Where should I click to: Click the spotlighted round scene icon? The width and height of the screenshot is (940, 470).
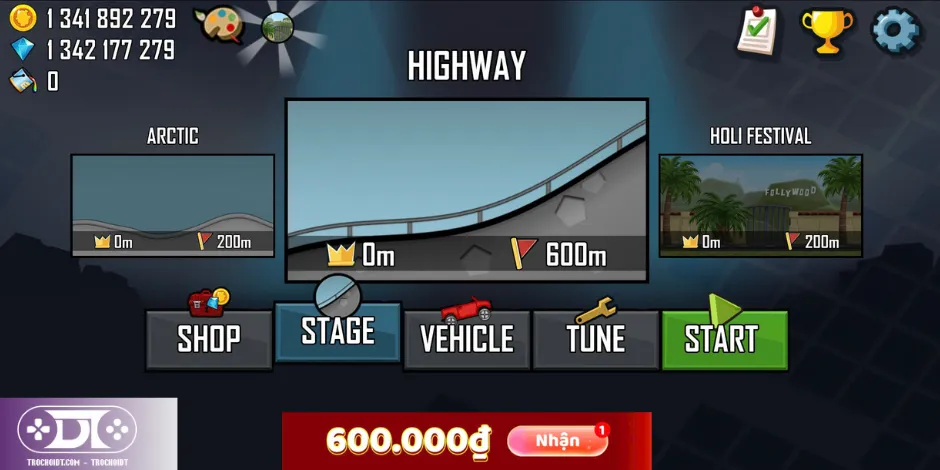point(277,26)
